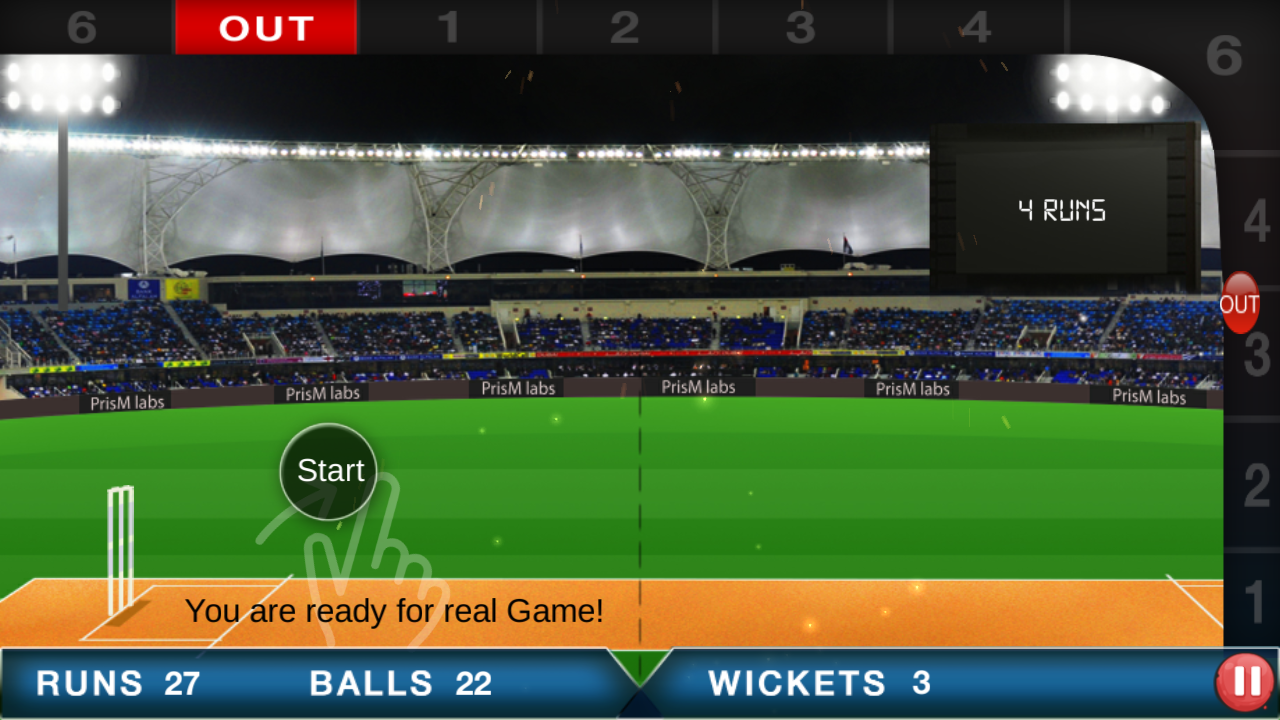Dismiss the 'You are ready for real Game!' message
1280x720 pixels.
tap(398, 610)
